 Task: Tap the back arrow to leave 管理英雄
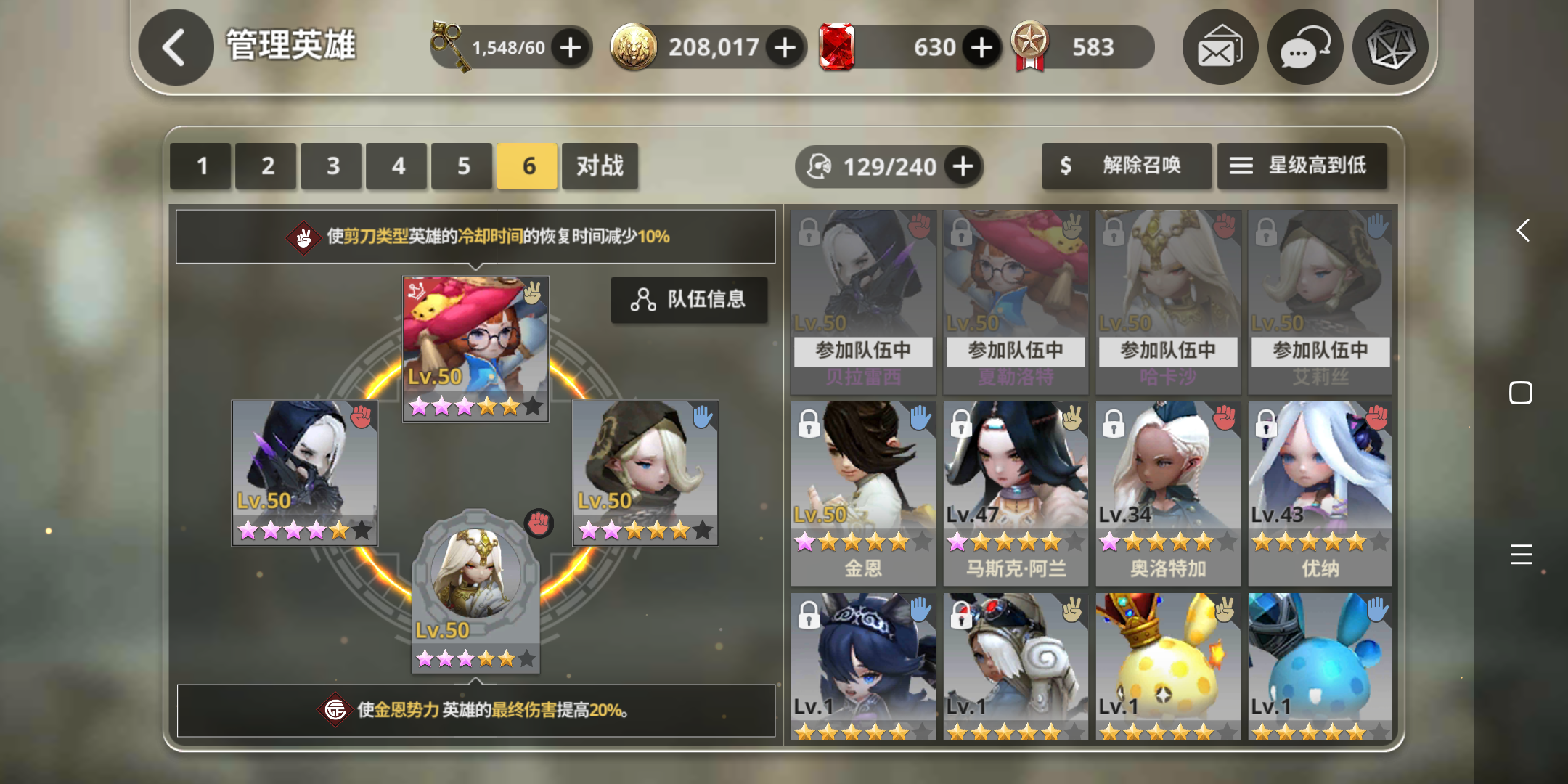click(175, 46)
